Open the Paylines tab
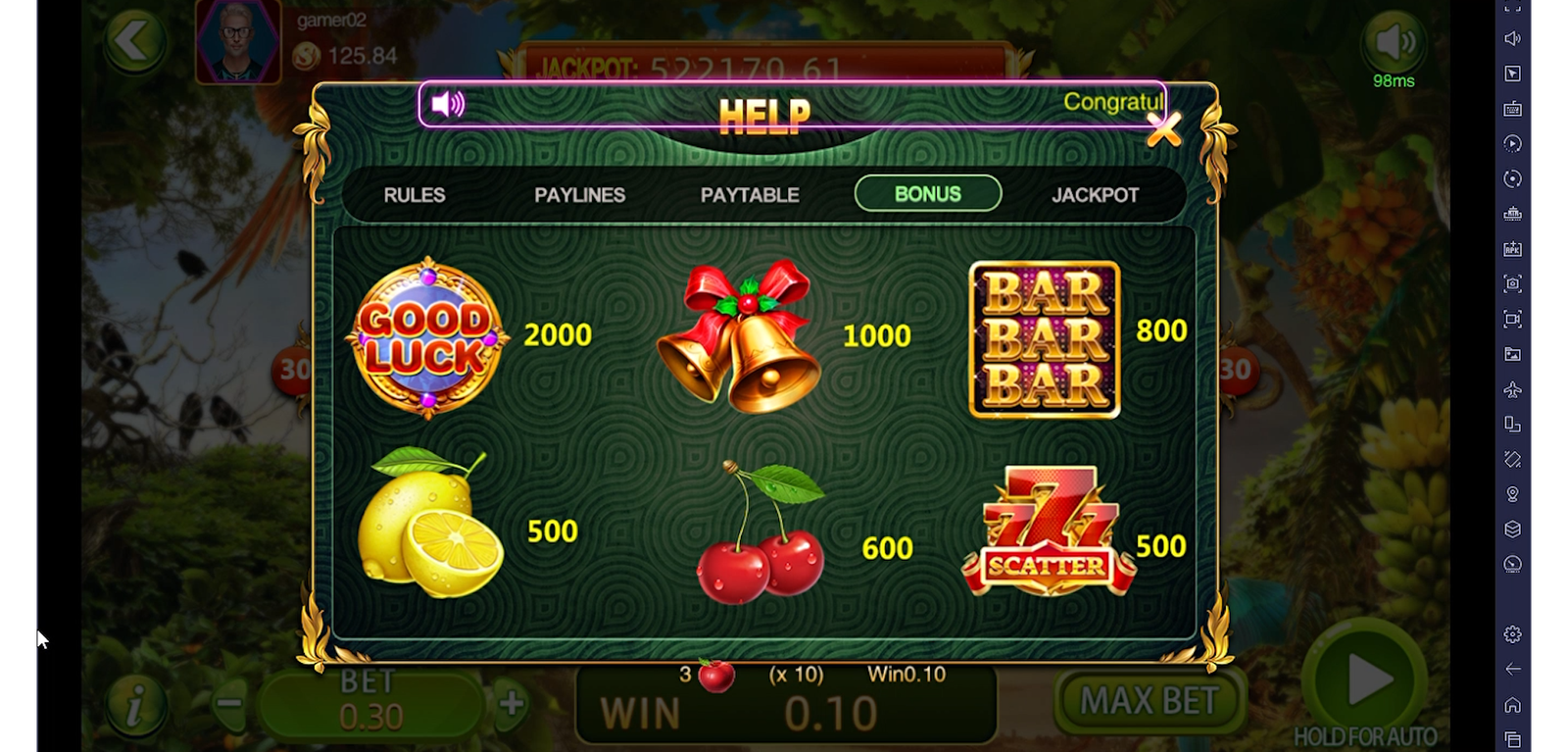 (579, 195)
